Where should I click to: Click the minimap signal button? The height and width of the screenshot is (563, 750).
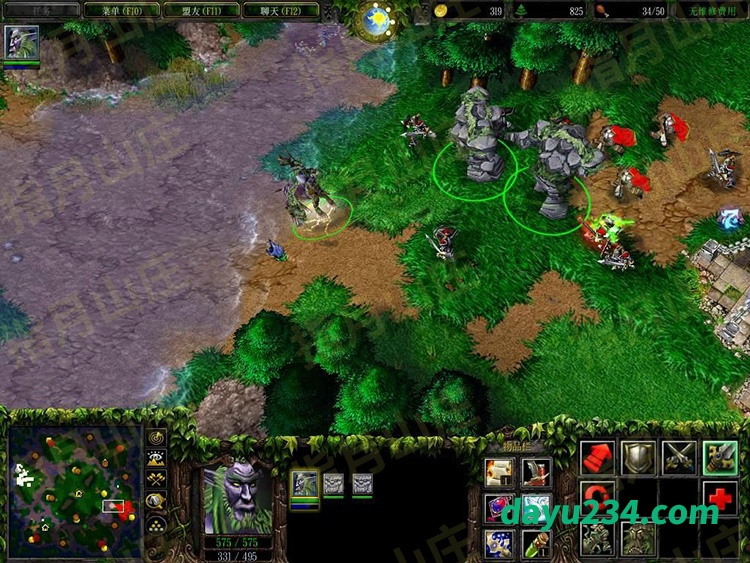[156, 437]
